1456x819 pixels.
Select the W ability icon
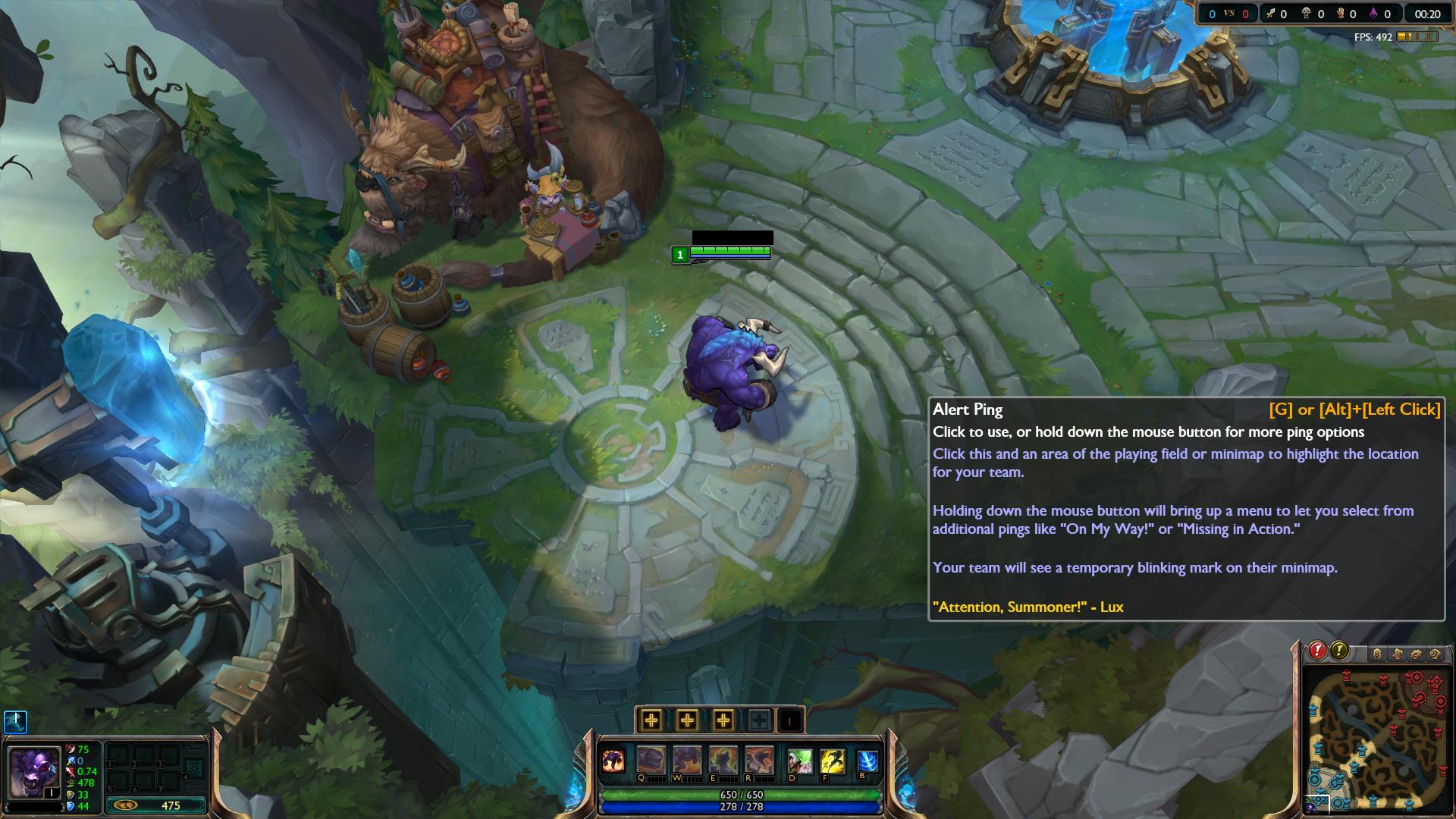click(x=687, y=760)
